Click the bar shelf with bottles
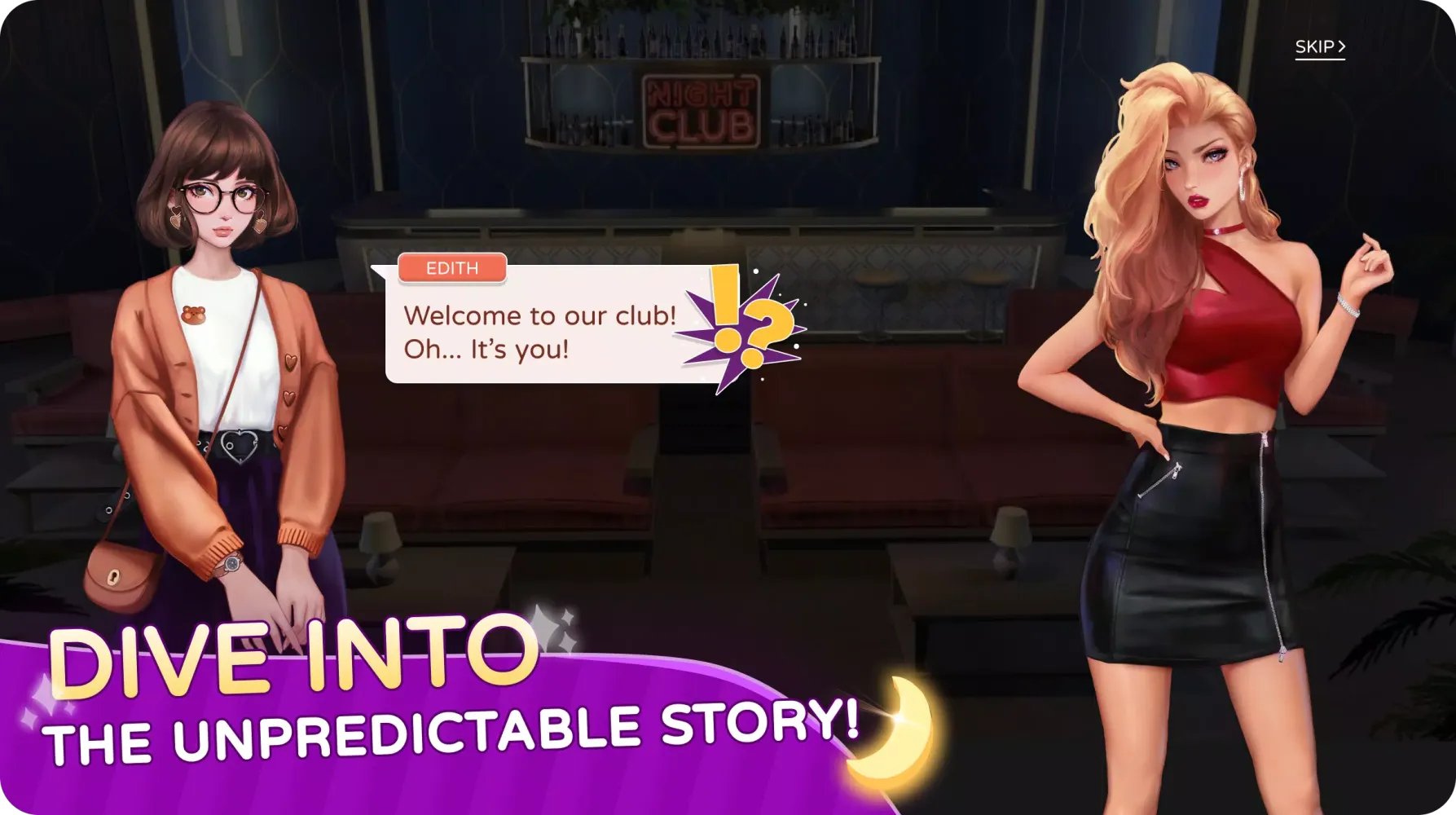 coord(701,41)
